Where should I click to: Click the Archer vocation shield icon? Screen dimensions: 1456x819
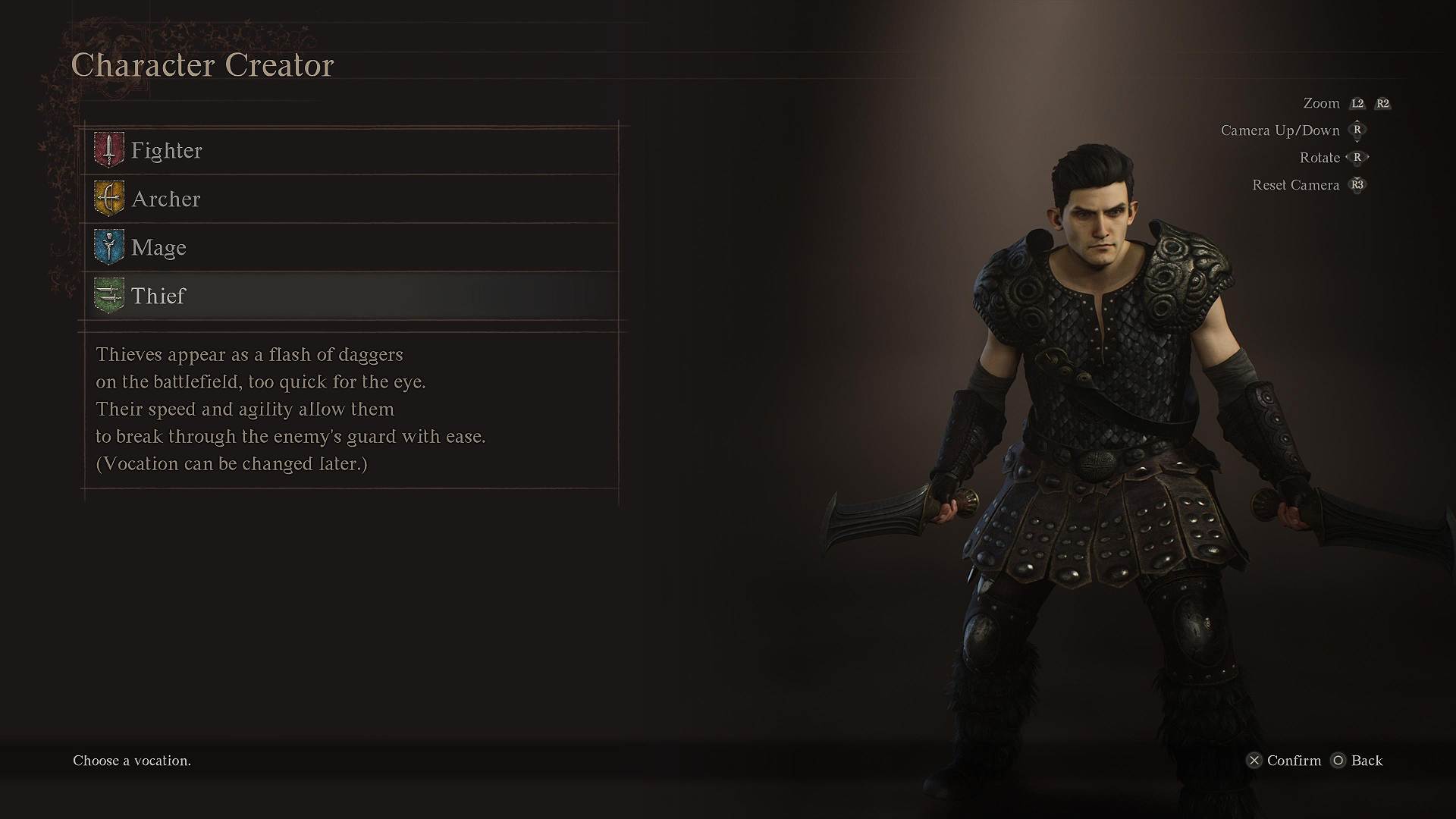(x=108, y=199)
